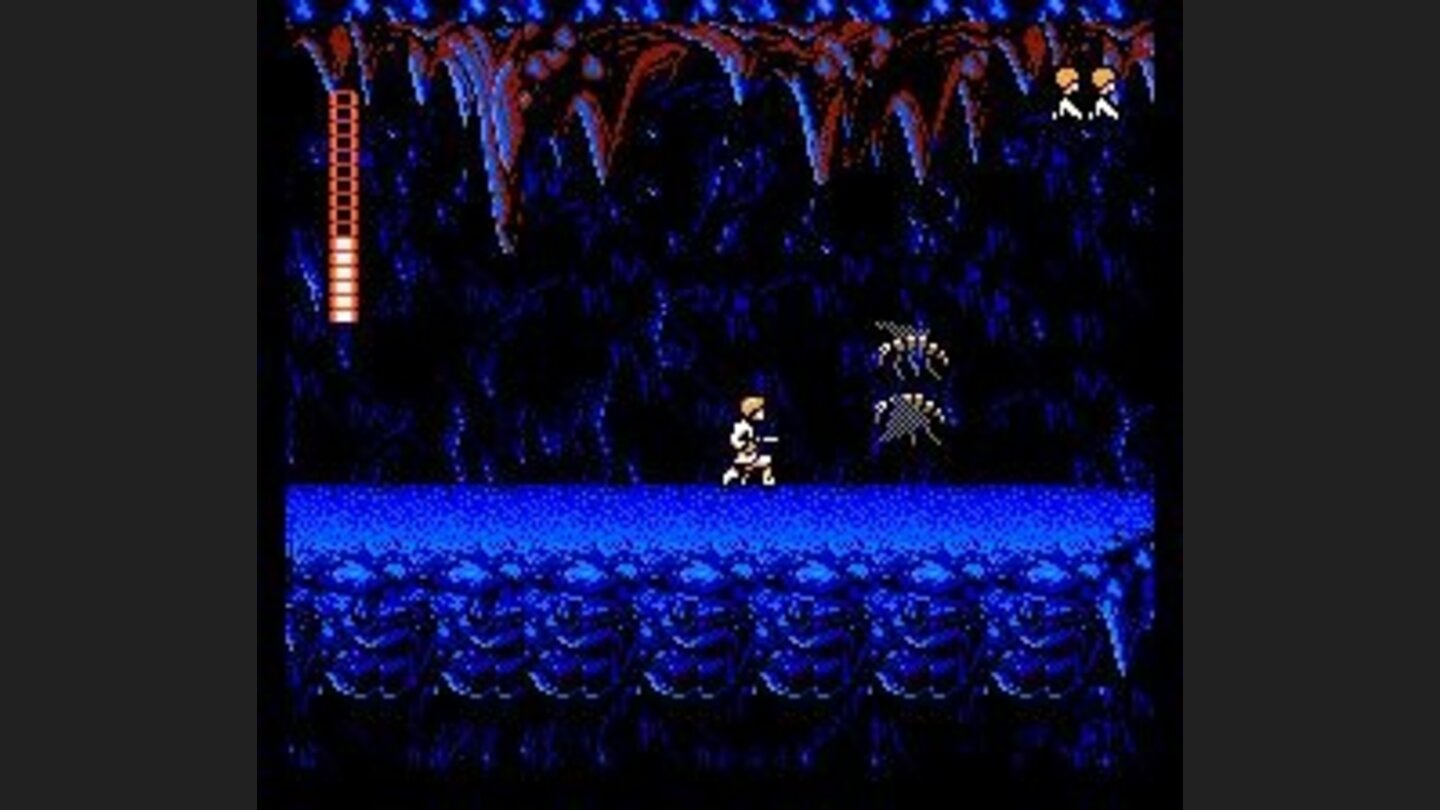This screenshot has width=1440, height=810.
Task: Click the bottom white segment of the health bar
Action: (x=345, y=315)
